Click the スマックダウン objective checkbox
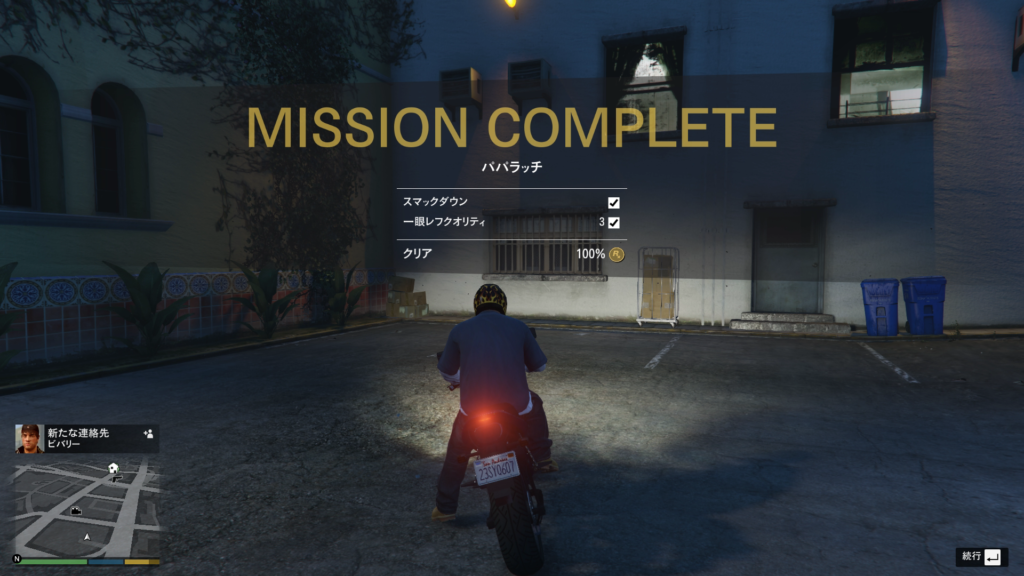Image resolution: width=1024 pixels, height=576 pixels. 614,203
